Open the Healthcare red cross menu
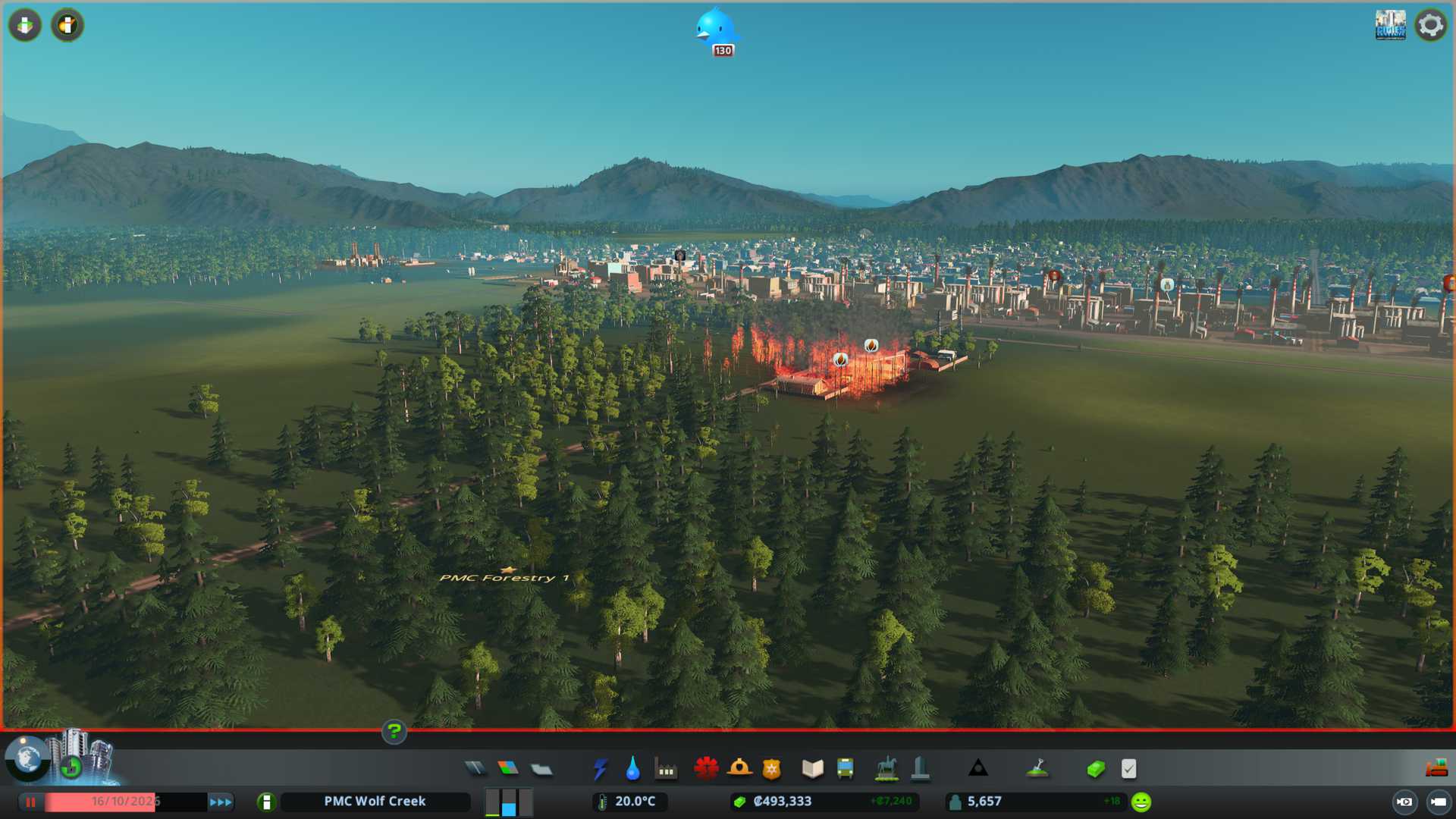1456x819 pixels. [706, 769]
